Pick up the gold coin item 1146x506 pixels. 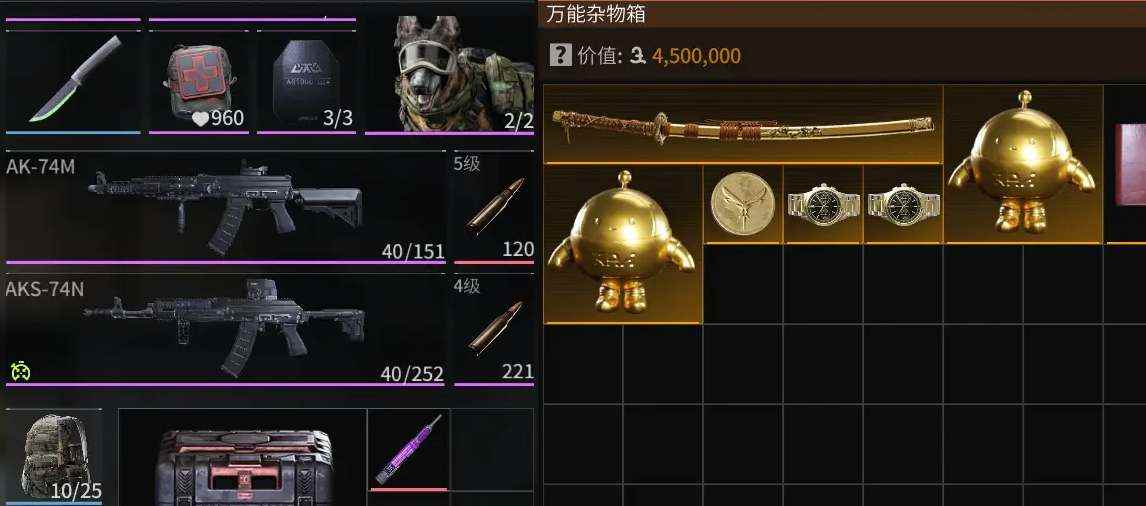pos(742,204)
